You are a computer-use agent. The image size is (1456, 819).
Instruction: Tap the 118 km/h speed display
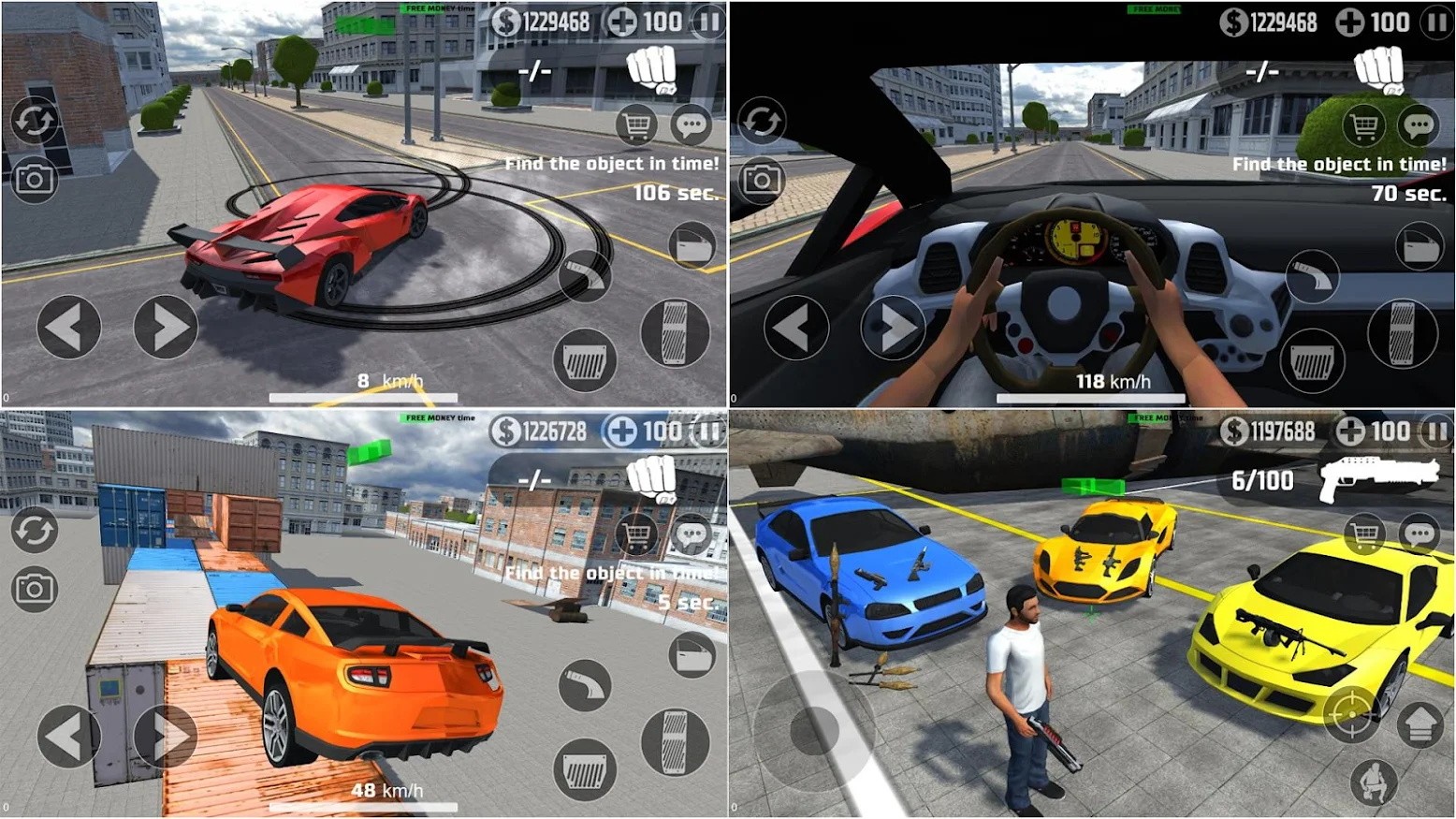(x=1112, y=379)
